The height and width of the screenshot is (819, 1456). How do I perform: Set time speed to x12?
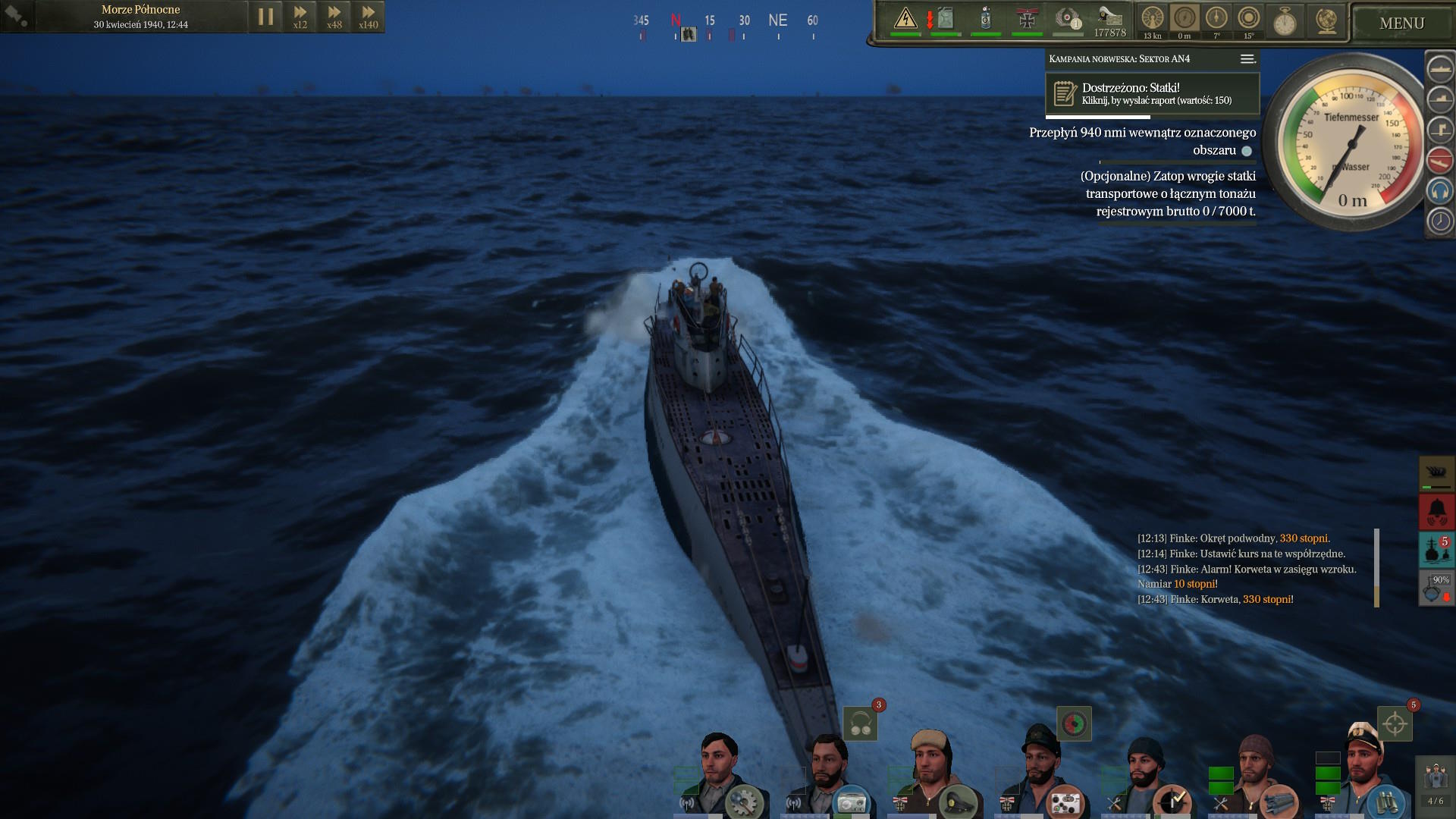(x=300, y=17)
